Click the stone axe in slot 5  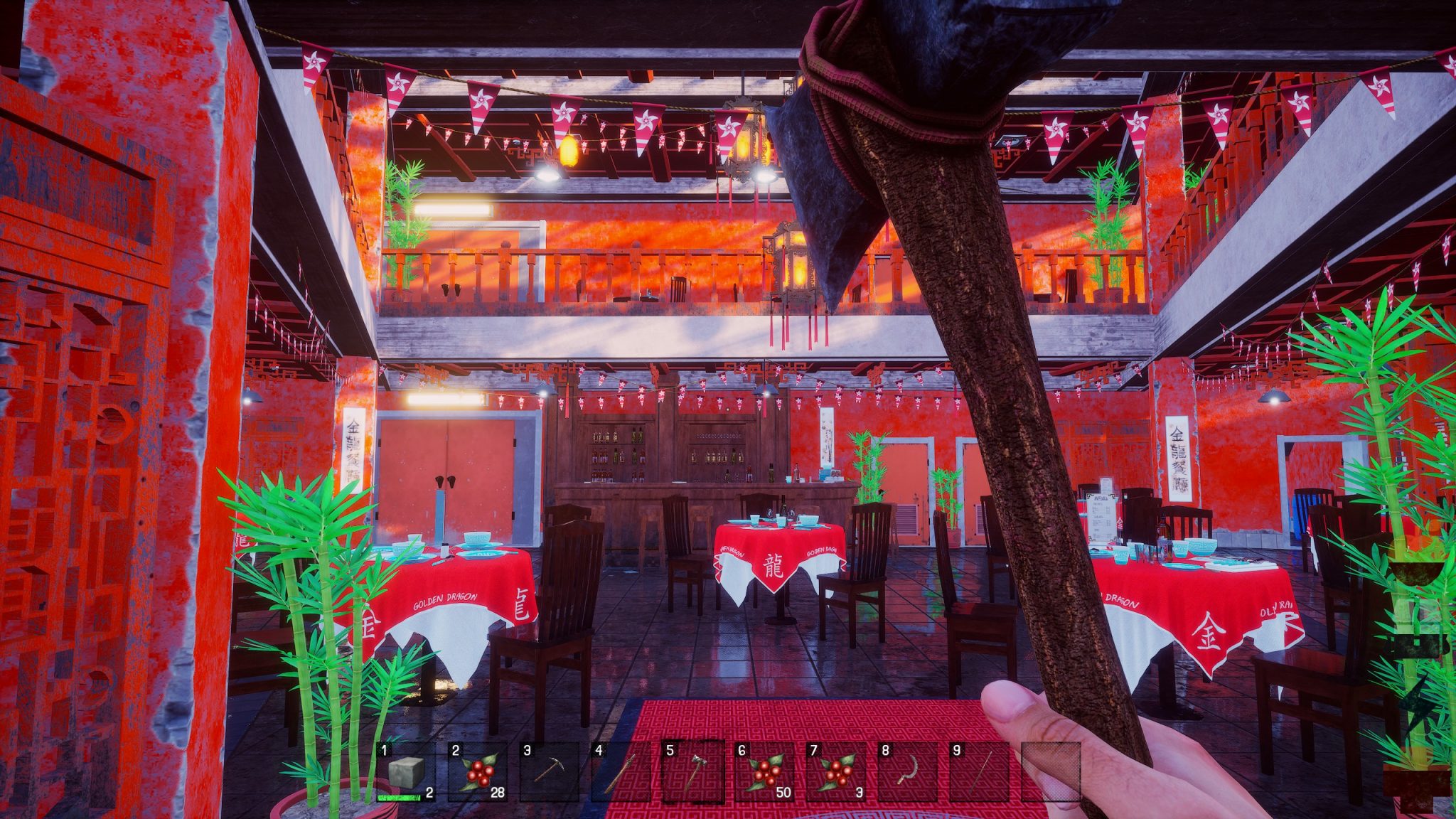(x=692, y=772)
